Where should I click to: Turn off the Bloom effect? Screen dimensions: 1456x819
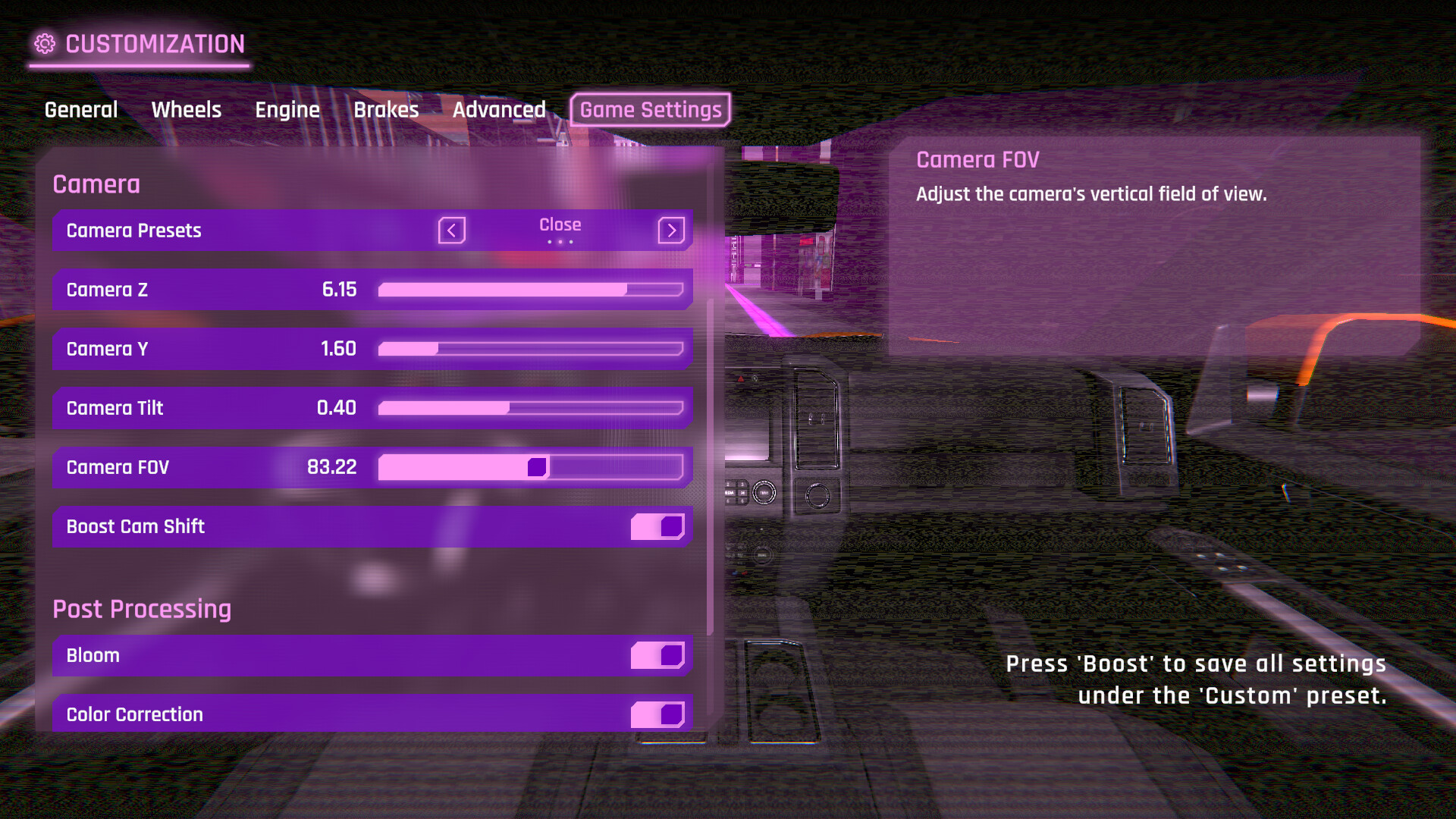[657, 655]
